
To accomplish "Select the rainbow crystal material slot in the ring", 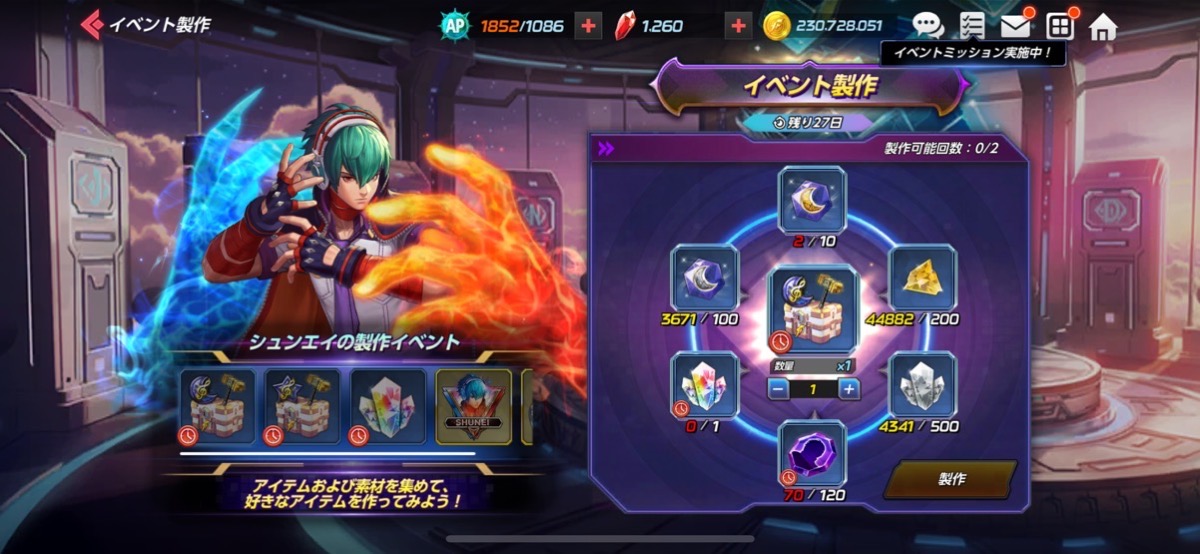I will [705, 385].
